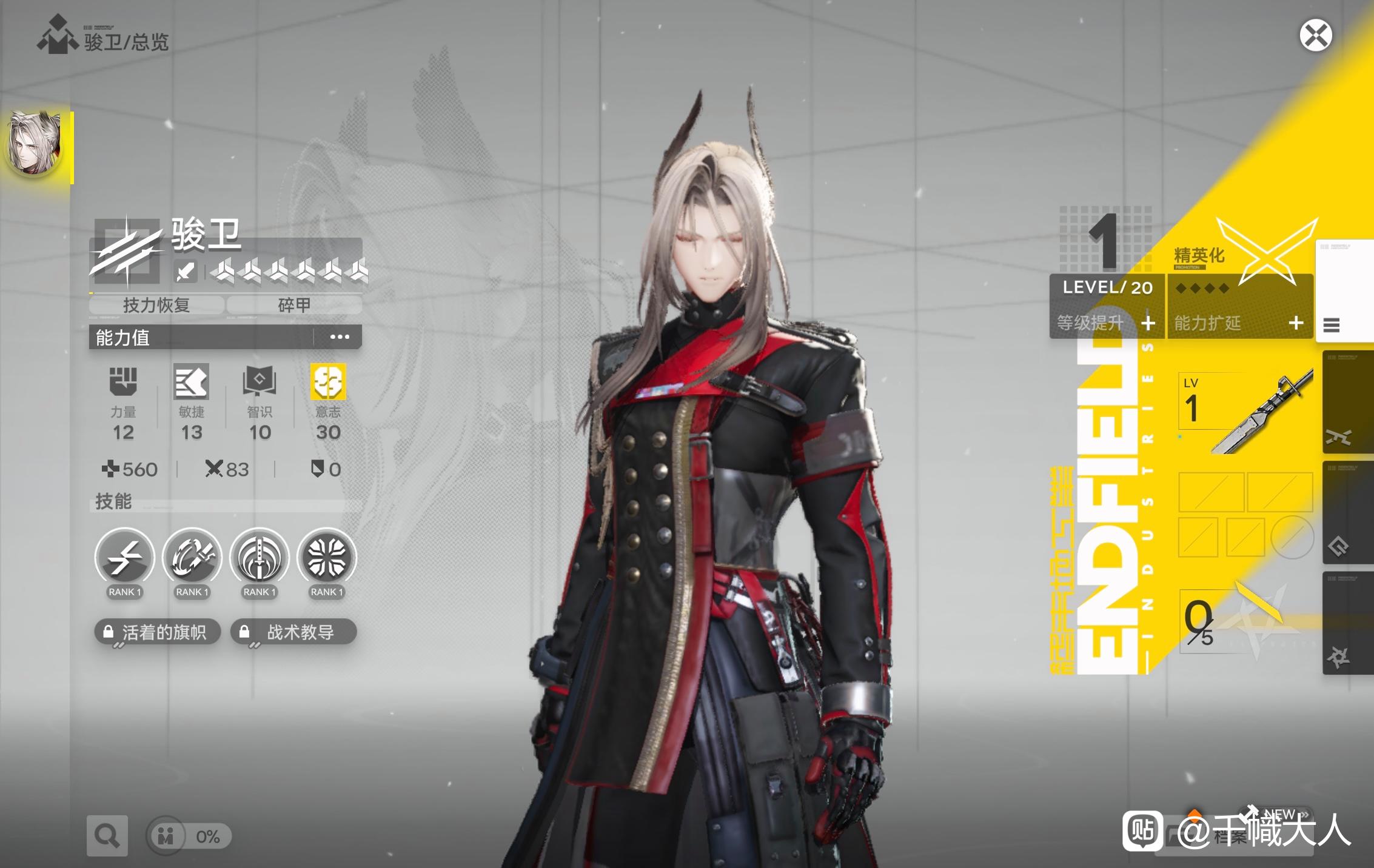The width and height of the screenshot is (1374, 868).
Task: Show the 技力恢复 tag details
Action: click(x=156, y=305)
